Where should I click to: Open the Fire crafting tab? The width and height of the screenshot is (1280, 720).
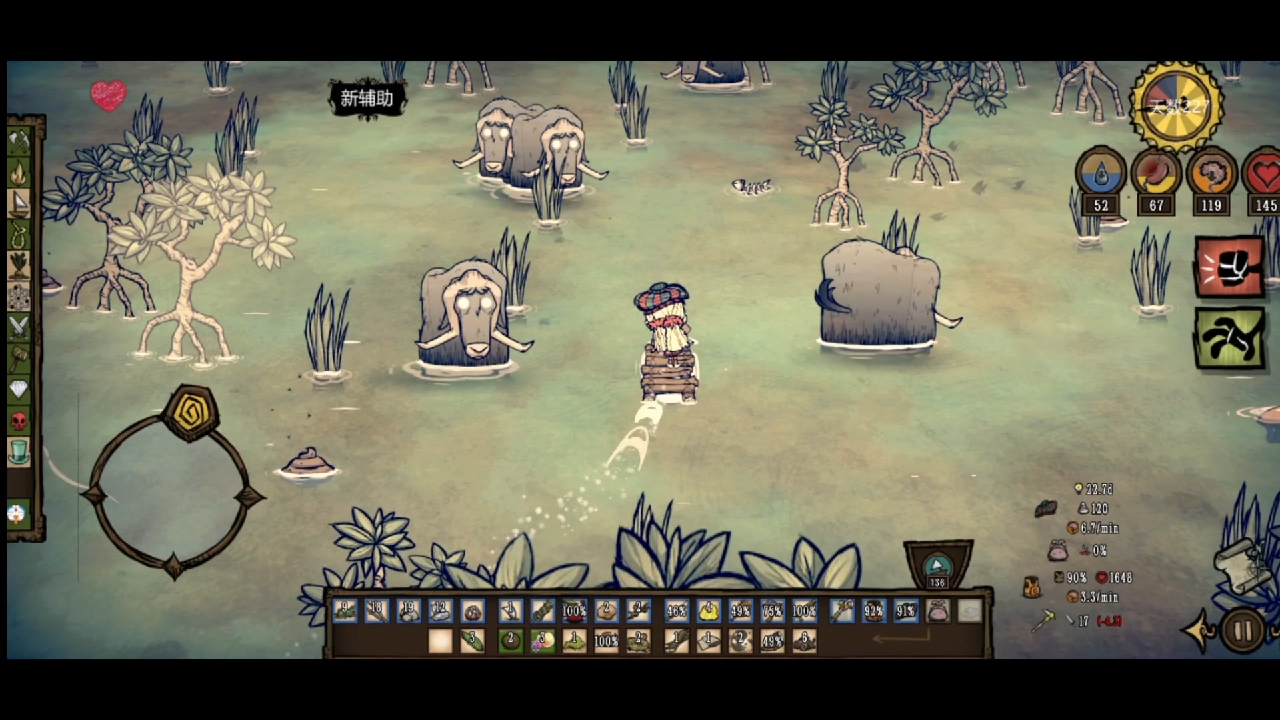tap(19, 174)
